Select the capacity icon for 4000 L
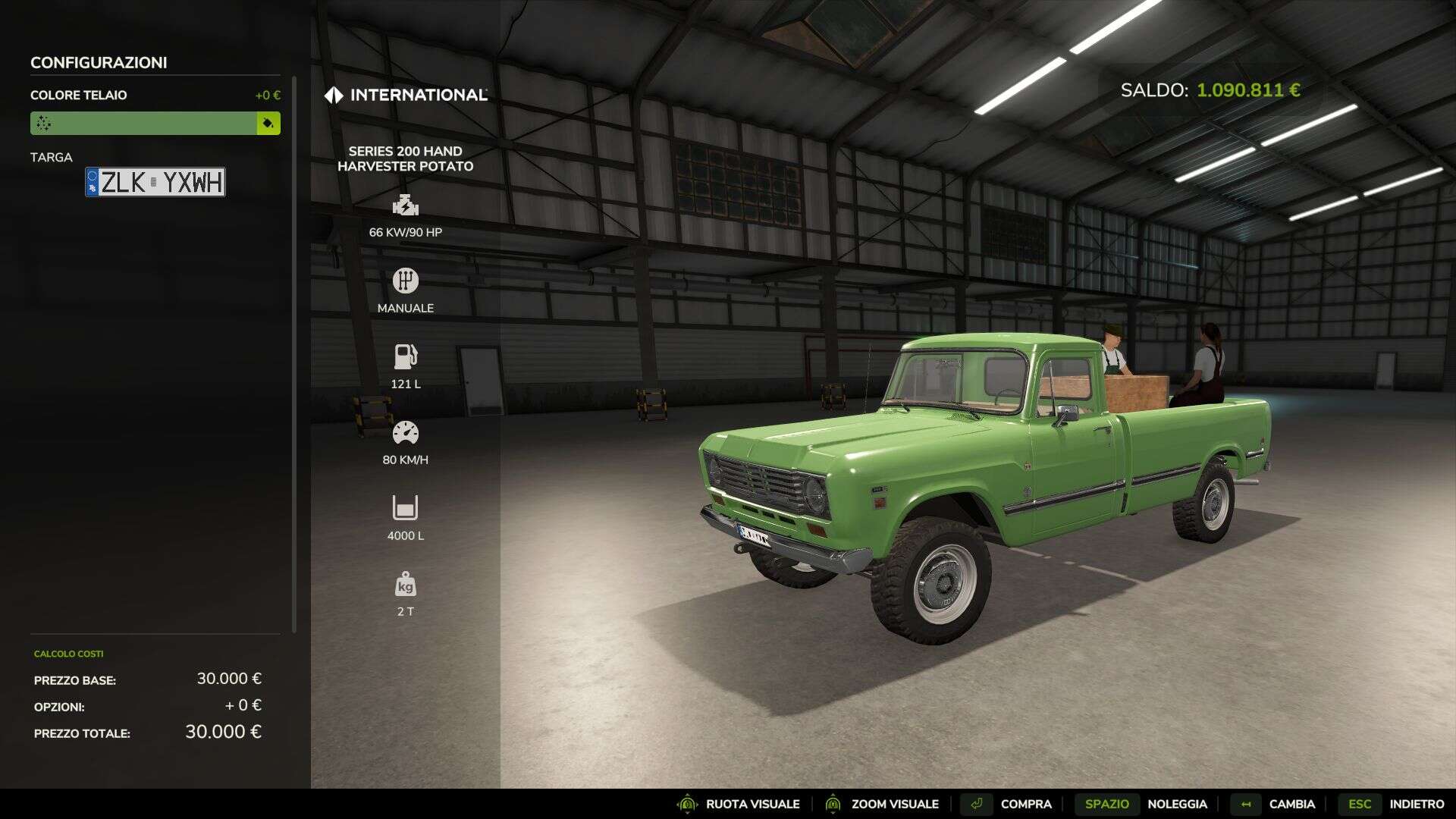 (406, 507)
